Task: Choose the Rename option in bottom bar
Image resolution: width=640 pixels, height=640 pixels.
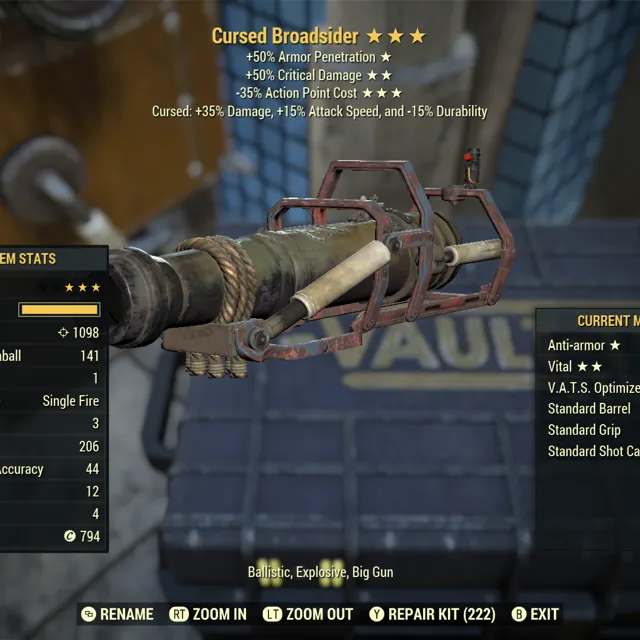Action: click(117, 614)
